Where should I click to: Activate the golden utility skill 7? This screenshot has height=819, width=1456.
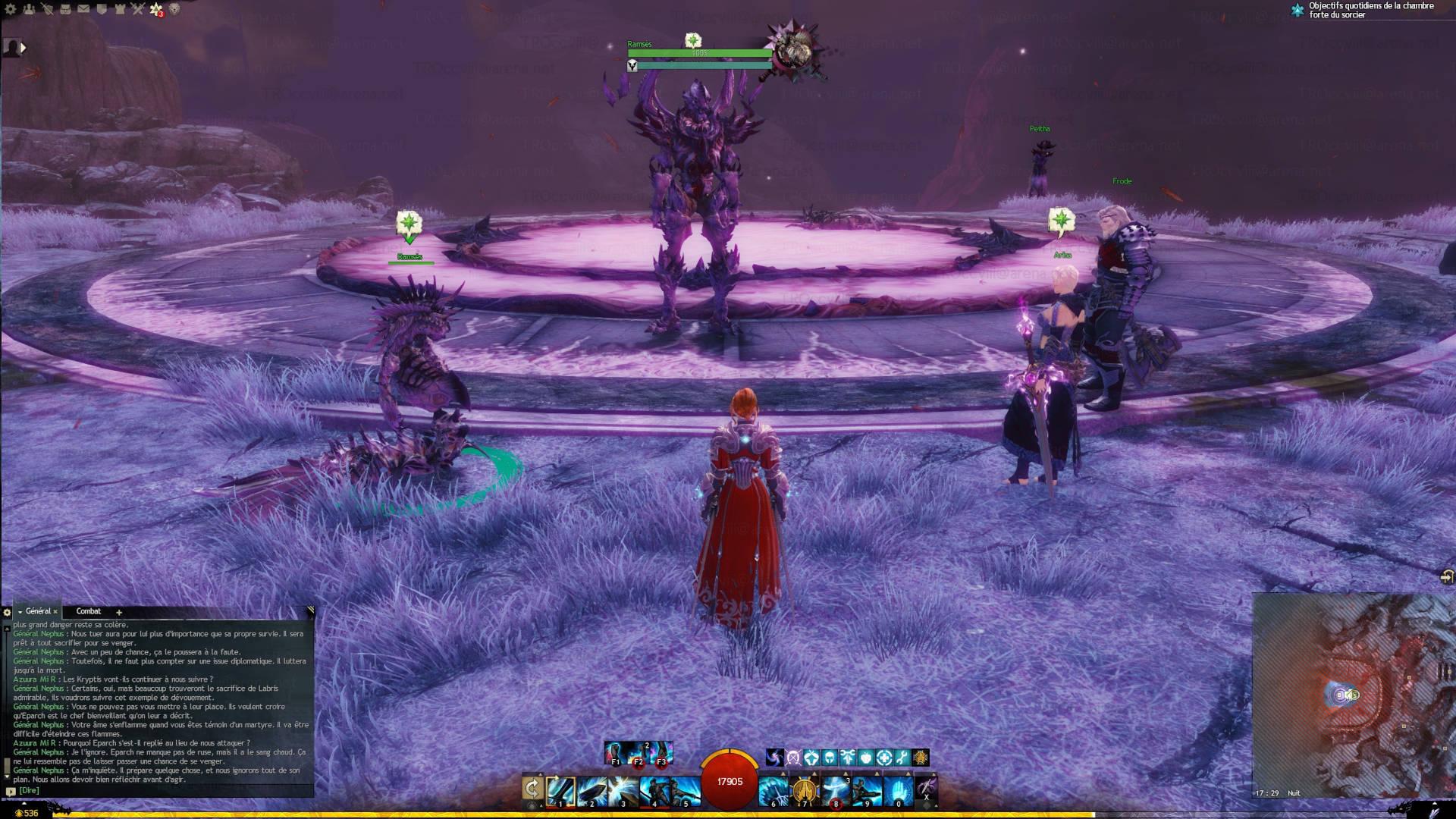(805, 791)
